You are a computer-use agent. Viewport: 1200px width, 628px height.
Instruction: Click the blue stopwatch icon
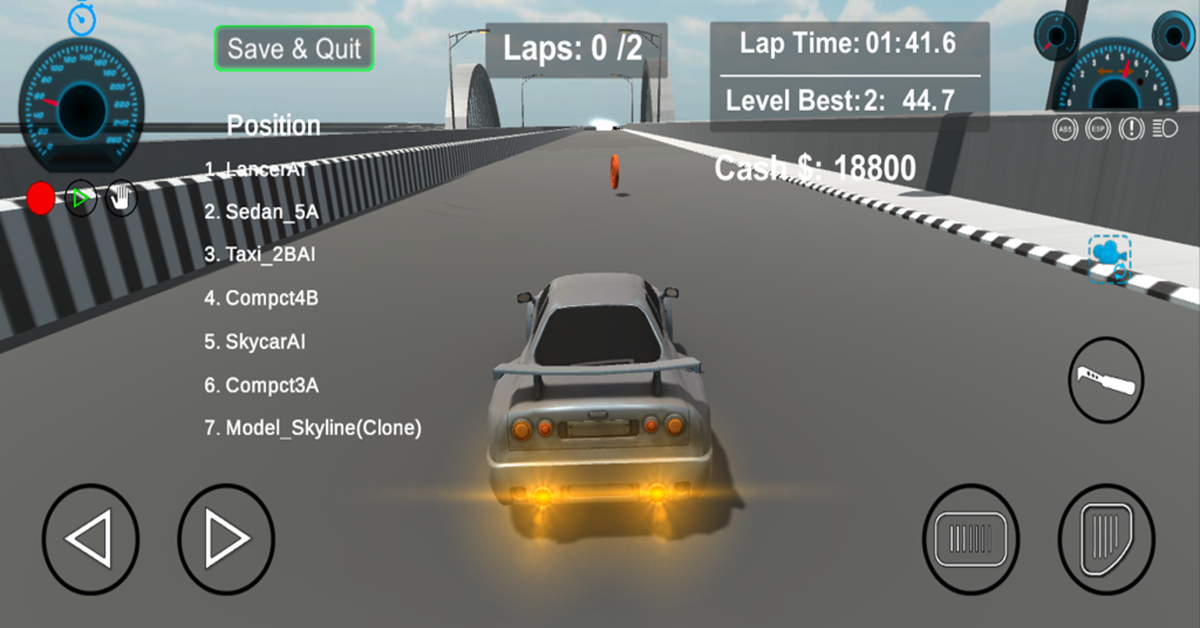coord(82,17)
